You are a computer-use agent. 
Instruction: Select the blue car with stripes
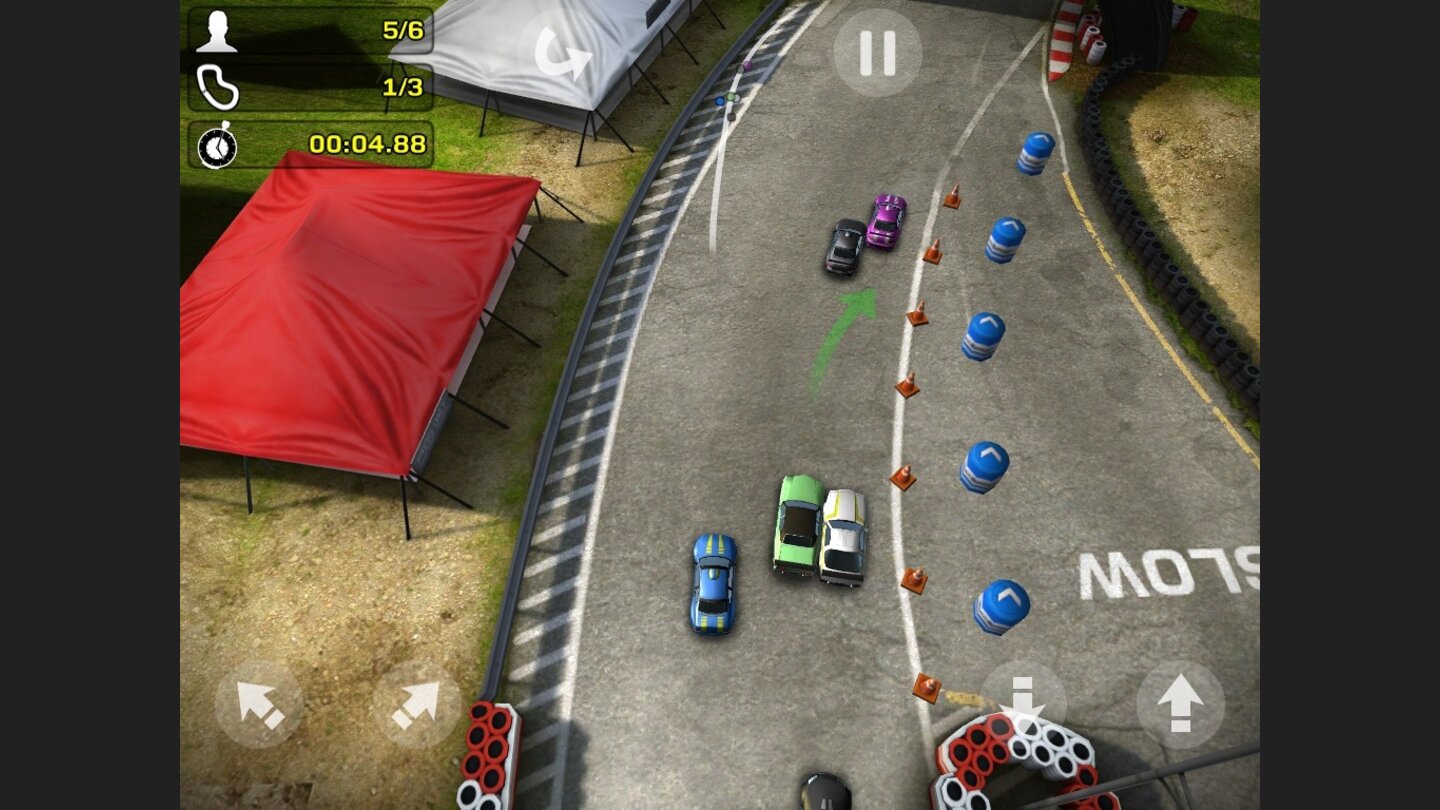click(711, 580)
